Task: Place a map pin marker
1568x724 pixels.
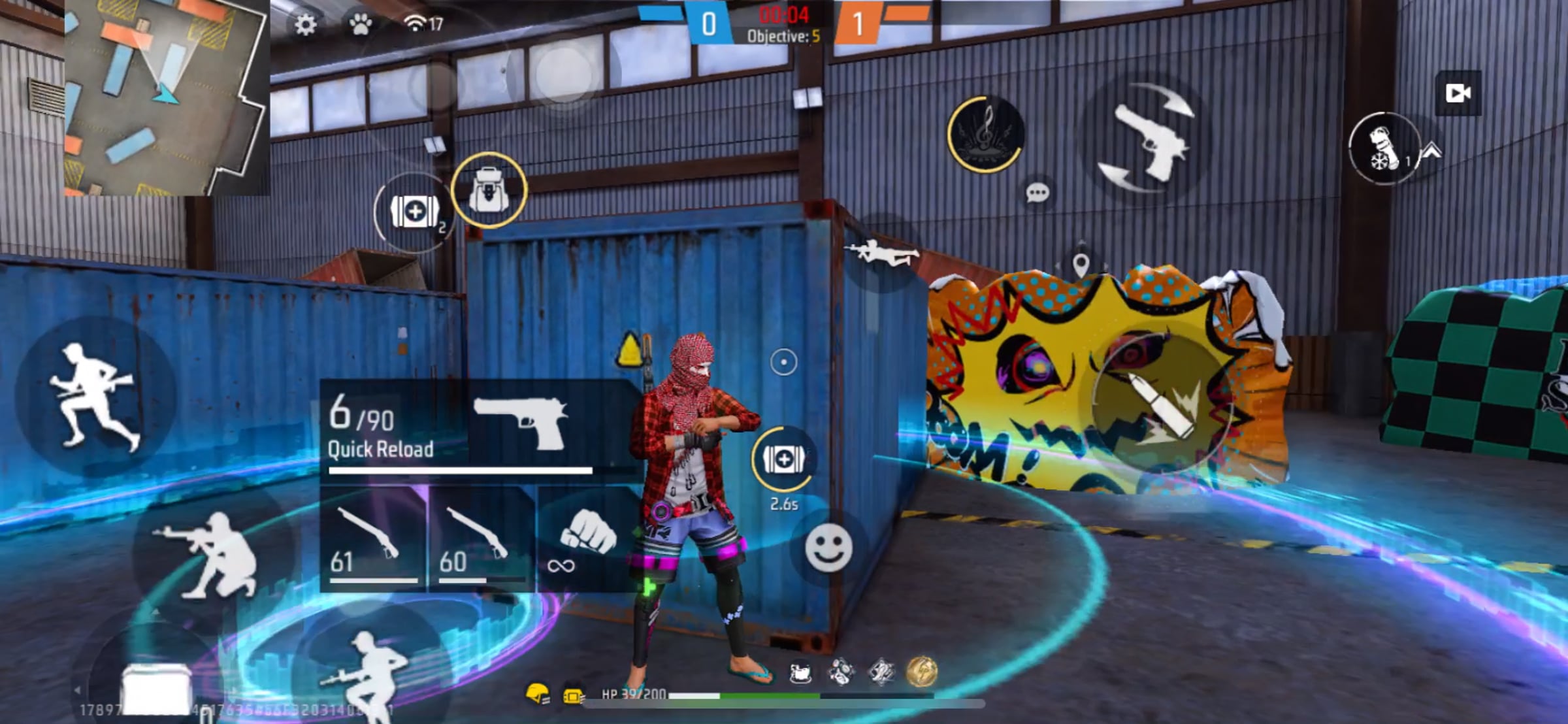Action: 1081,265
